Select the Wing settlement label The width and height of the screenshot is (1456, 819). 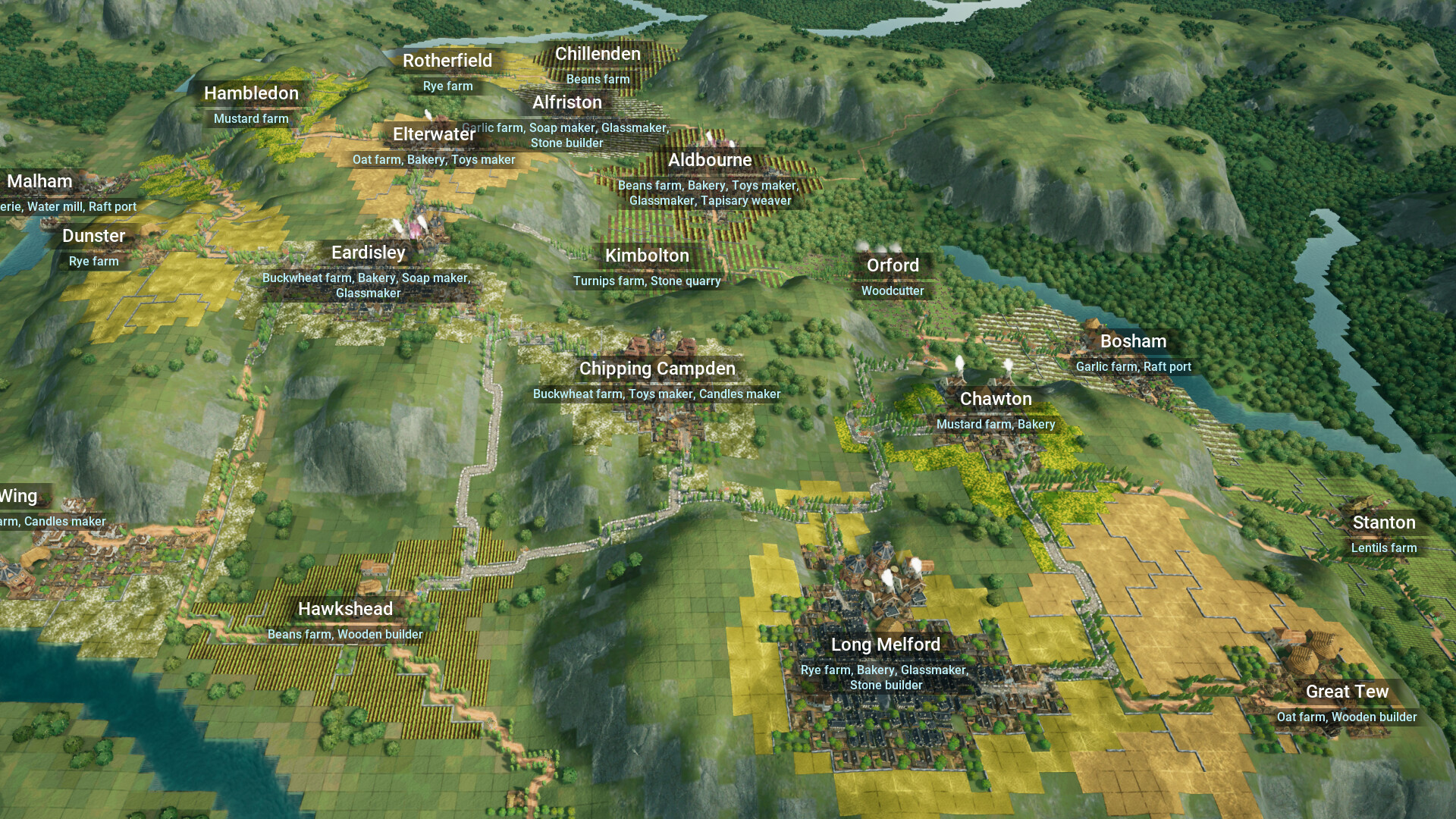pos(20,496)
